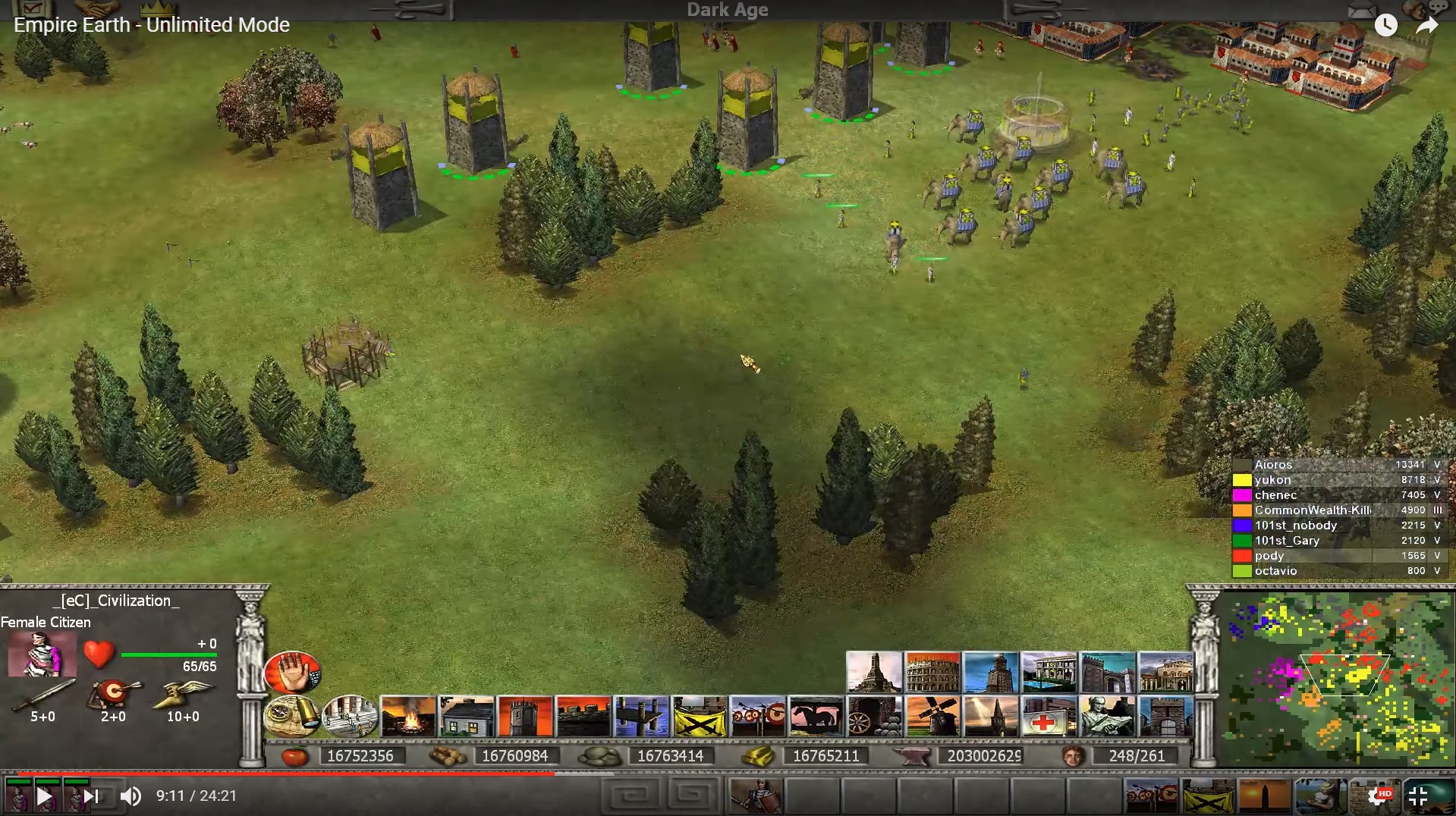
Task: Select the red cross hospital building
Action: tap(1049, 717)
